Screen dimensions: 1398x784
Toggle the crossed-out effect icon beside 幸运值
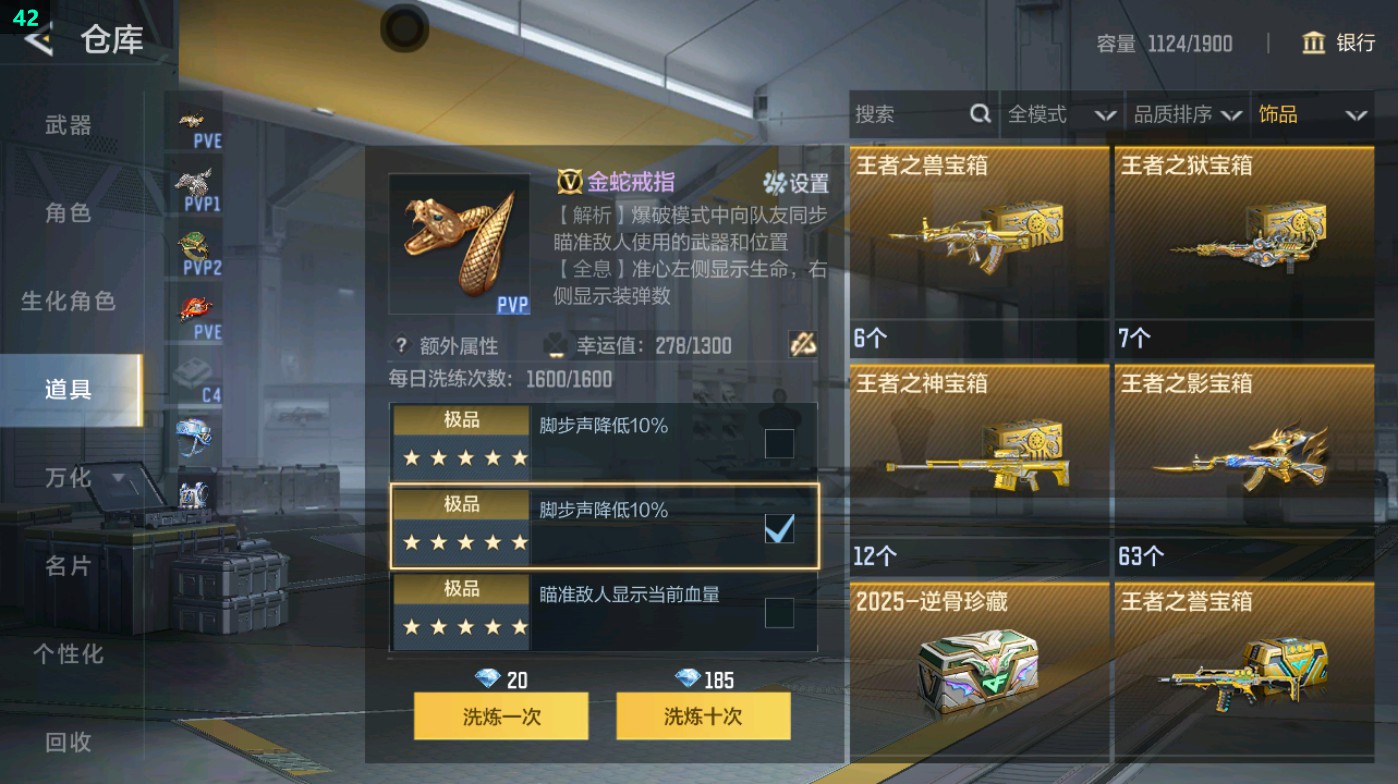tap(801, 345)
